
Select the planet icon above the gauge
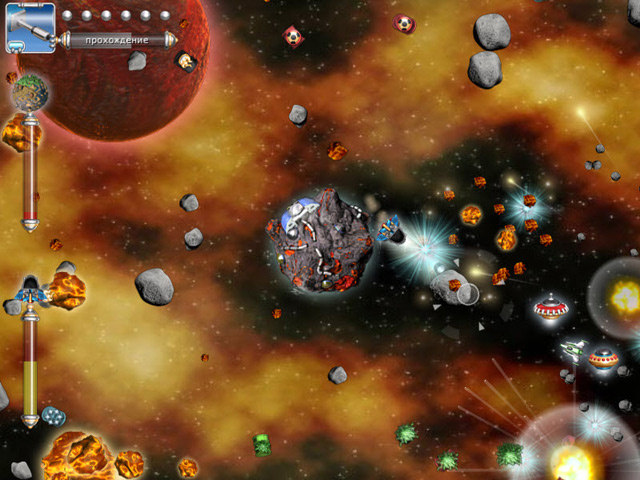[30, 92]
